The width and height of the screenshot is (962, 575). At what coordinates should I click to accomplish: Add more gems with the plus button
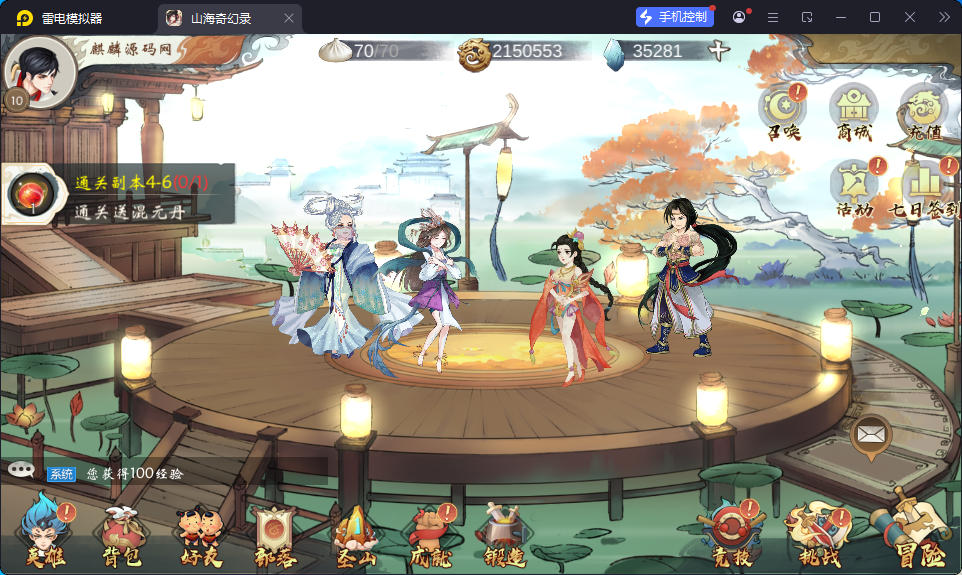(x=719, y=51)
